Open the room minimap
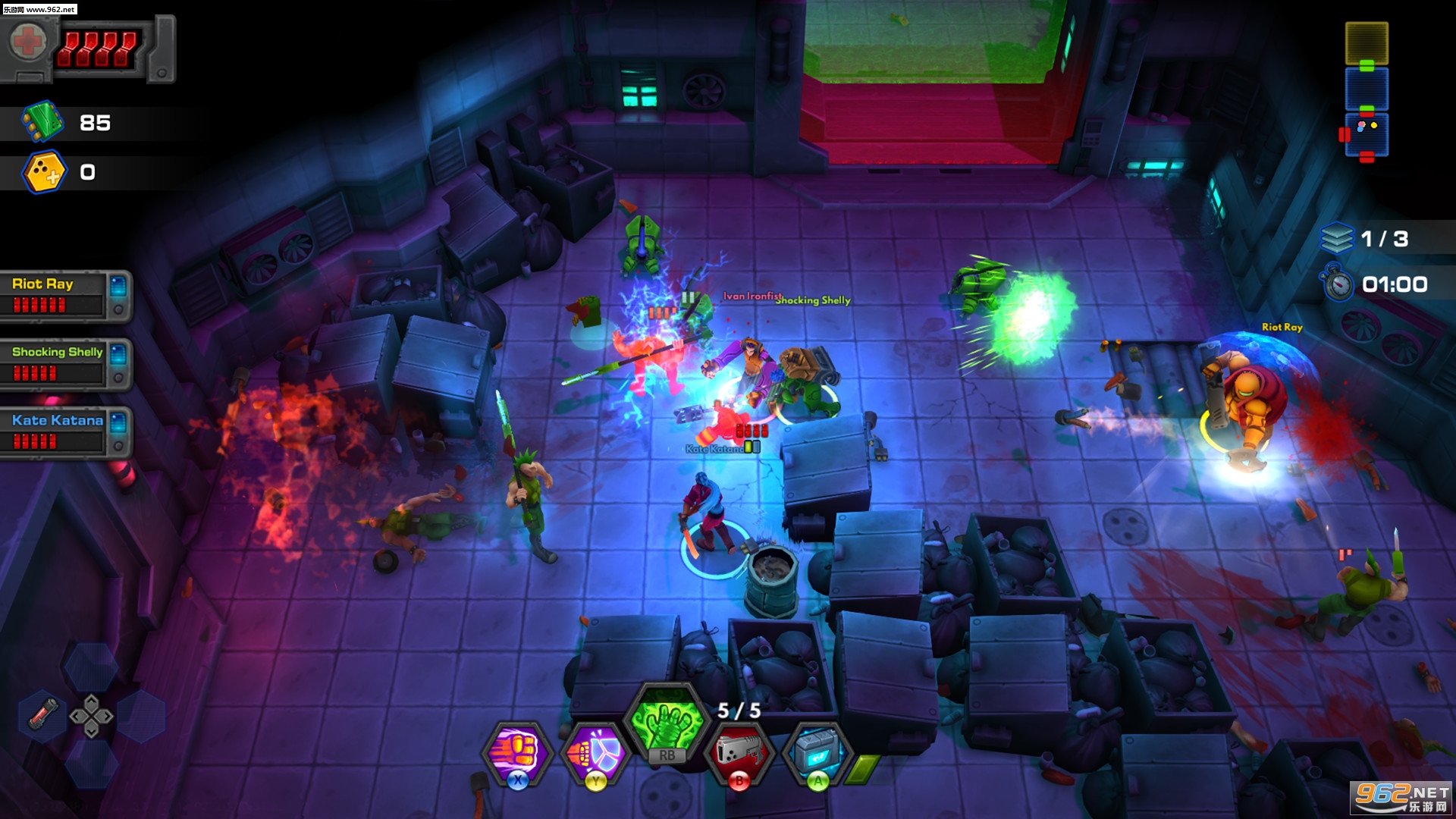Screen dimensions: 1456x819 (1367, 89)
